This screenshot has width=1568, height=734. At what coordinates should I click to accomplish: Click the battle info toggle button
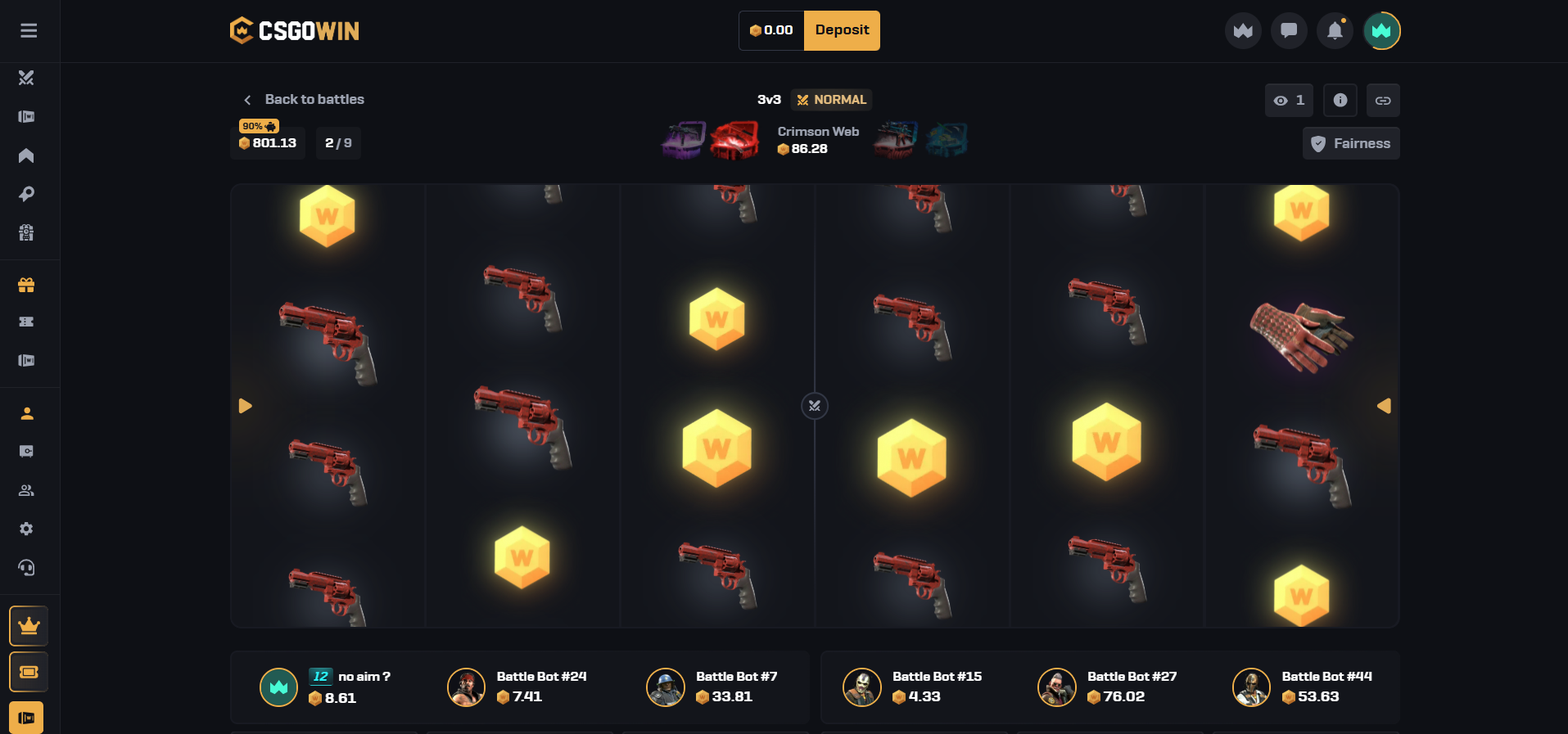1340,100
